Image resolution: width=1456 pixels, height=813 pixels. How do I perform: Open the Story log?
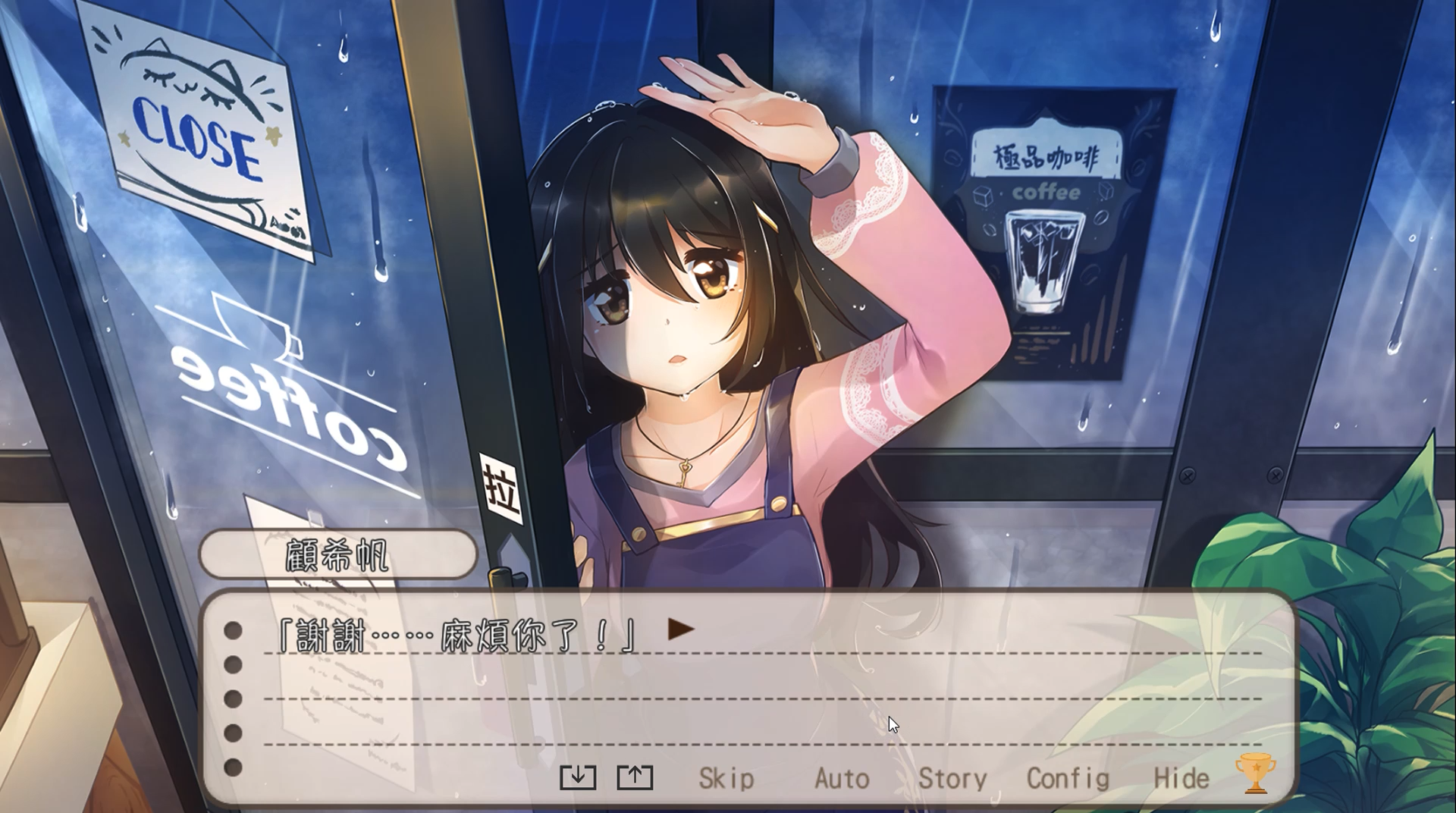(x=952, y=778)
